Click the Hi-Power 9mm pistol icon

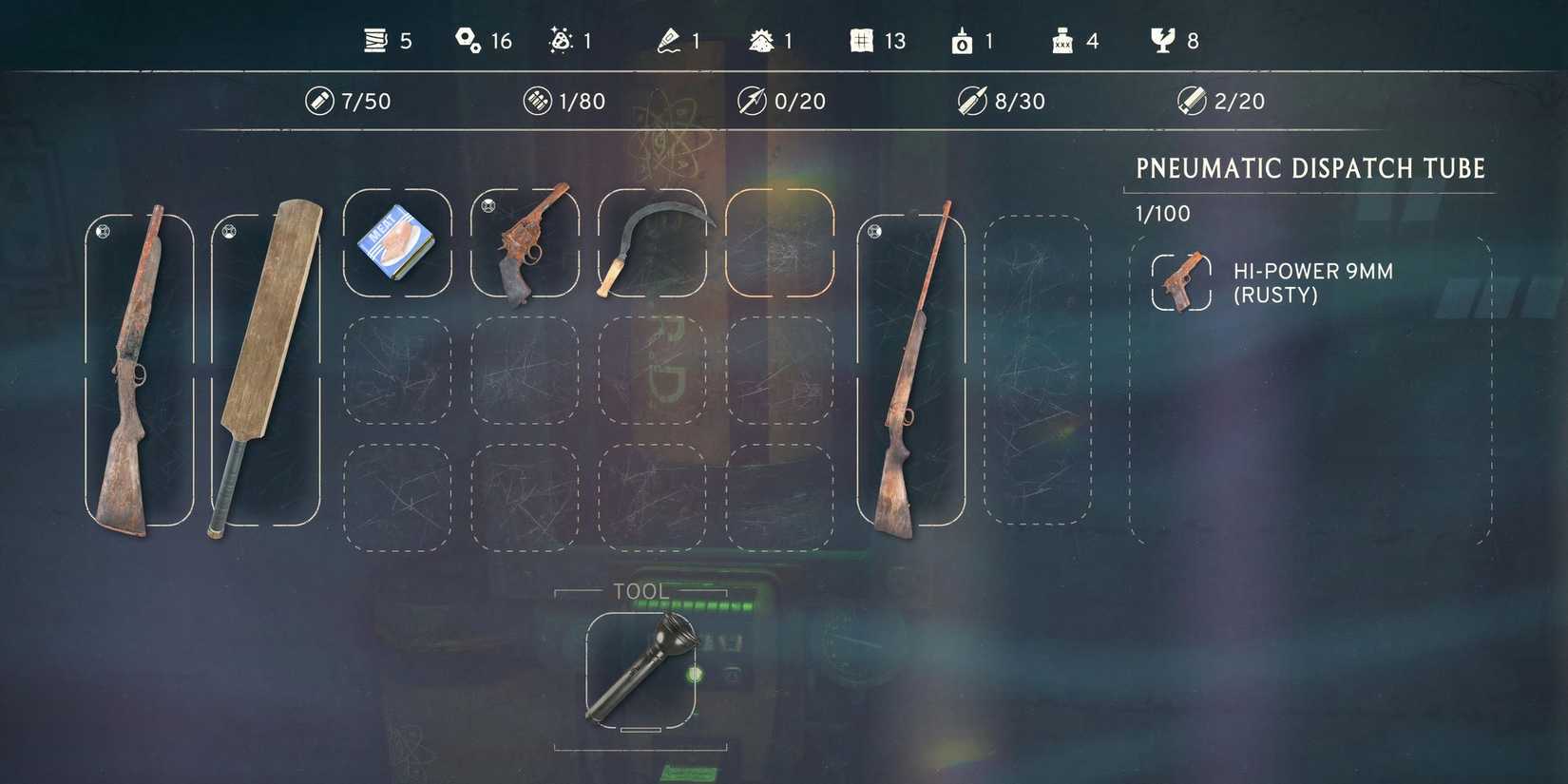(x=1181, y=277)
